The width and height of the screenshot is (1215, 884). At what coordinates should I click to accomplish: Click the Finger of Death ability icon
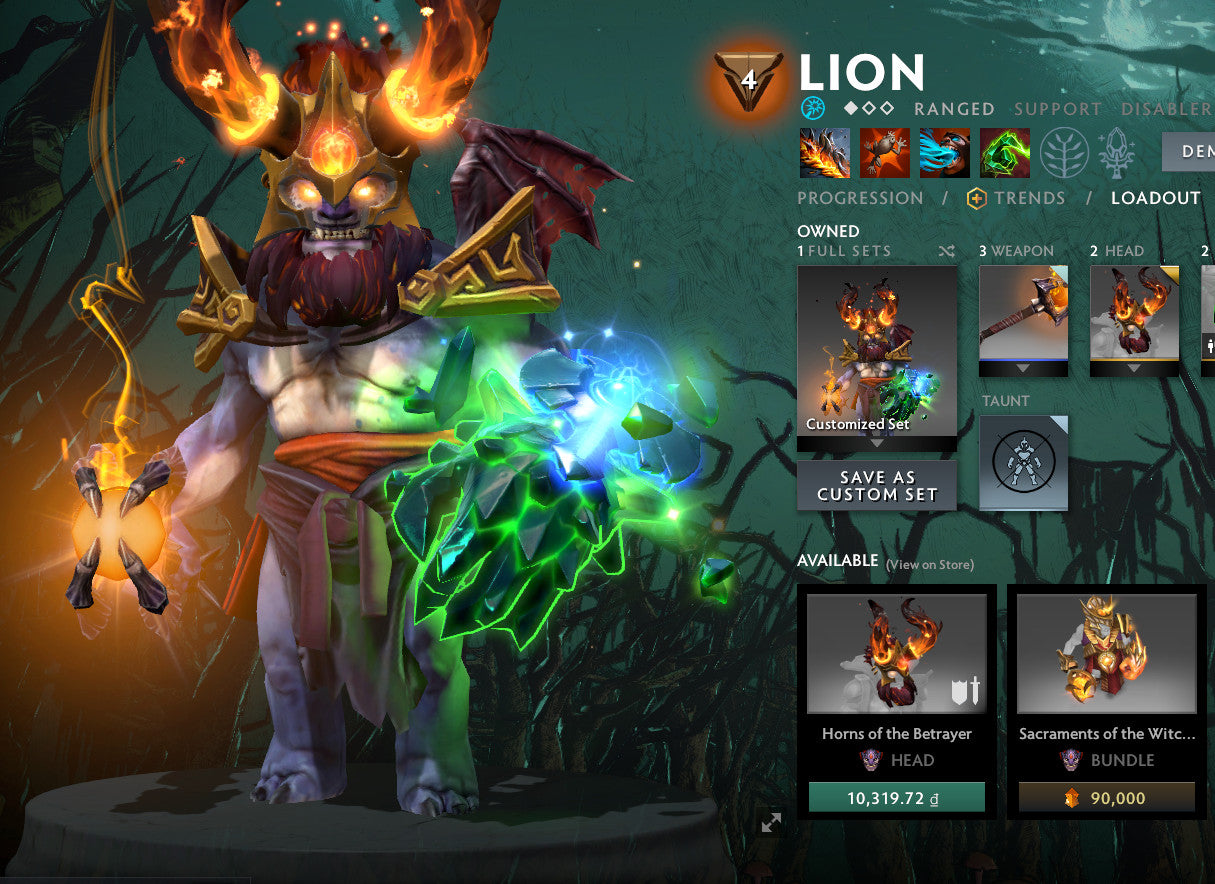coord(1004,153)
